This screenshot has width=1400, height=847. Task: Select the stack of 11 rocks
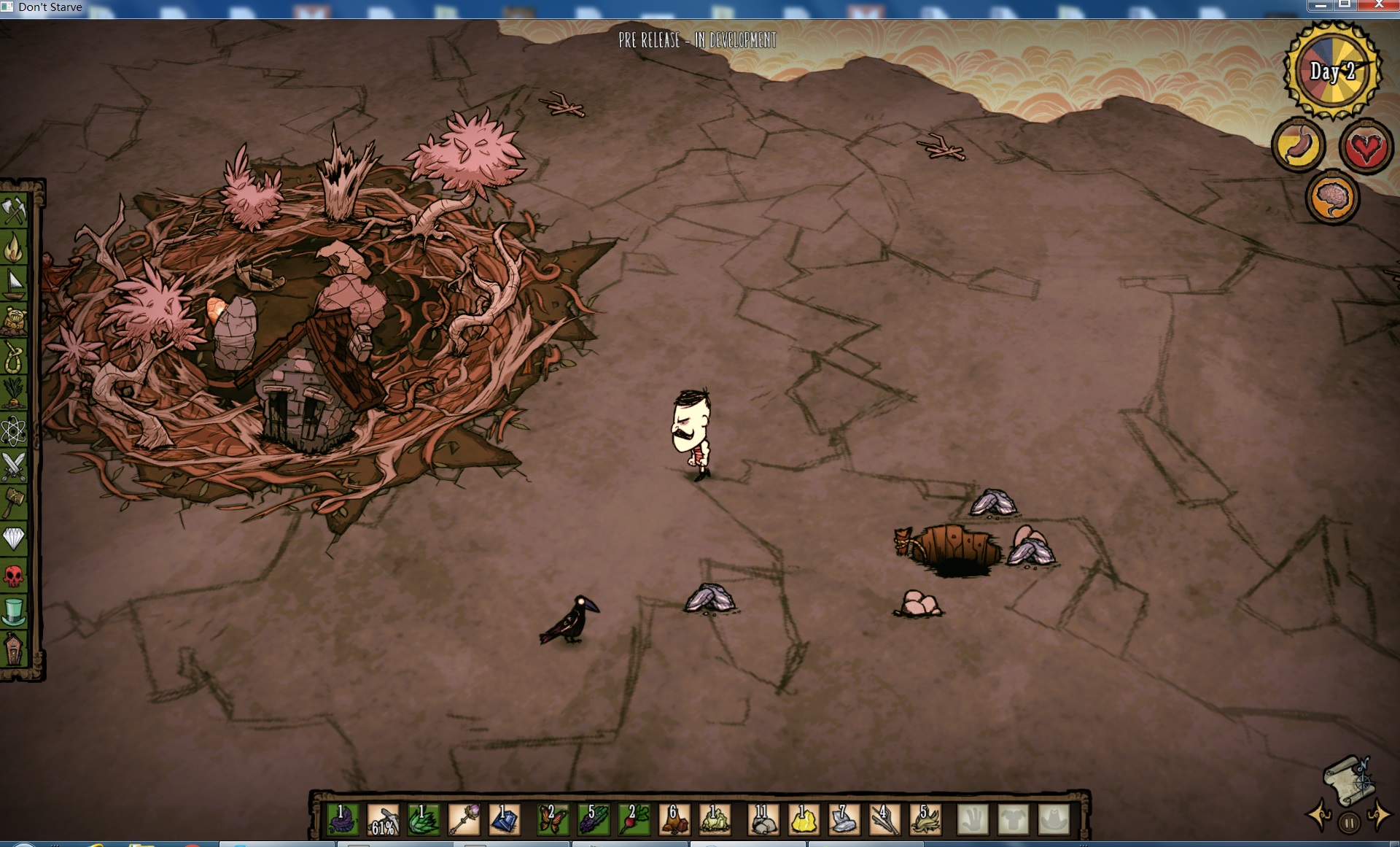pos(763,820)
